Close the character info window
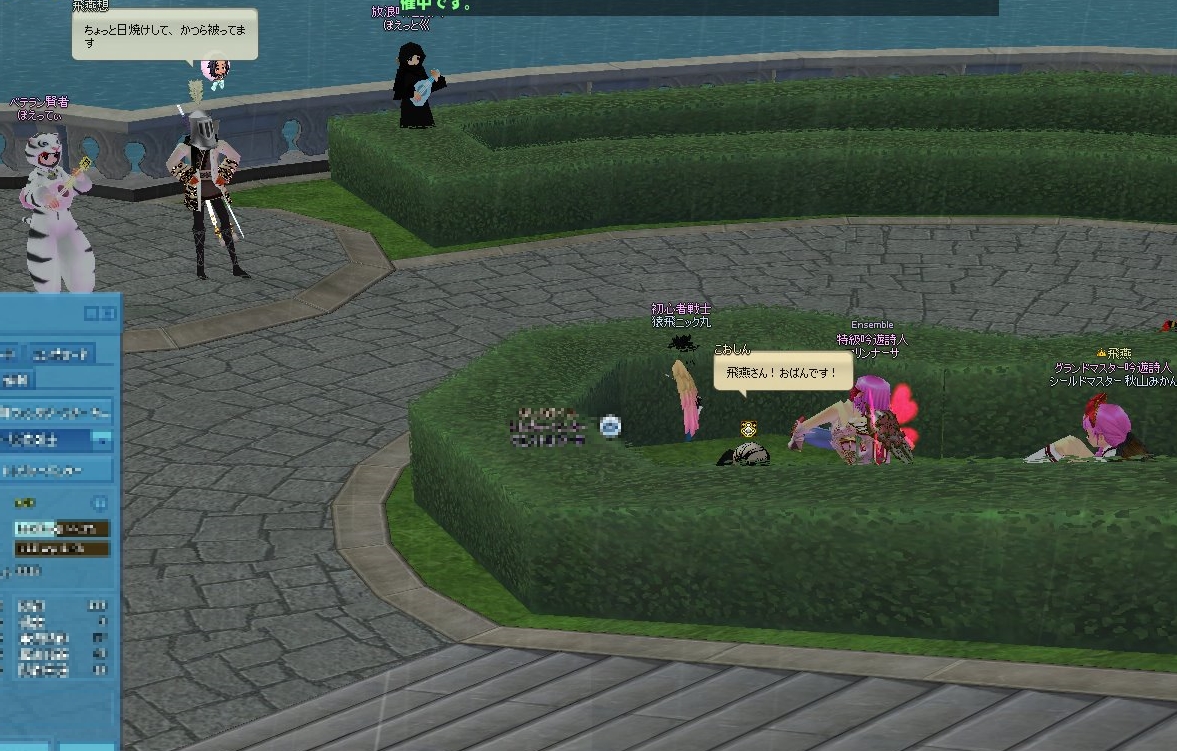 (x=108, y=314)
